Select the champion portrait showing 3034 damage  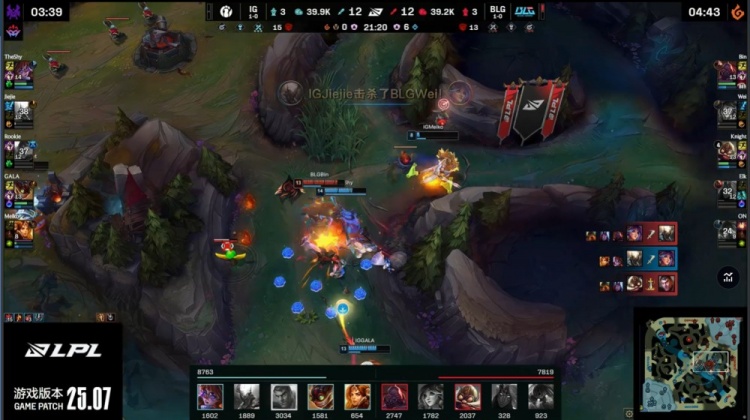point(283,396)
